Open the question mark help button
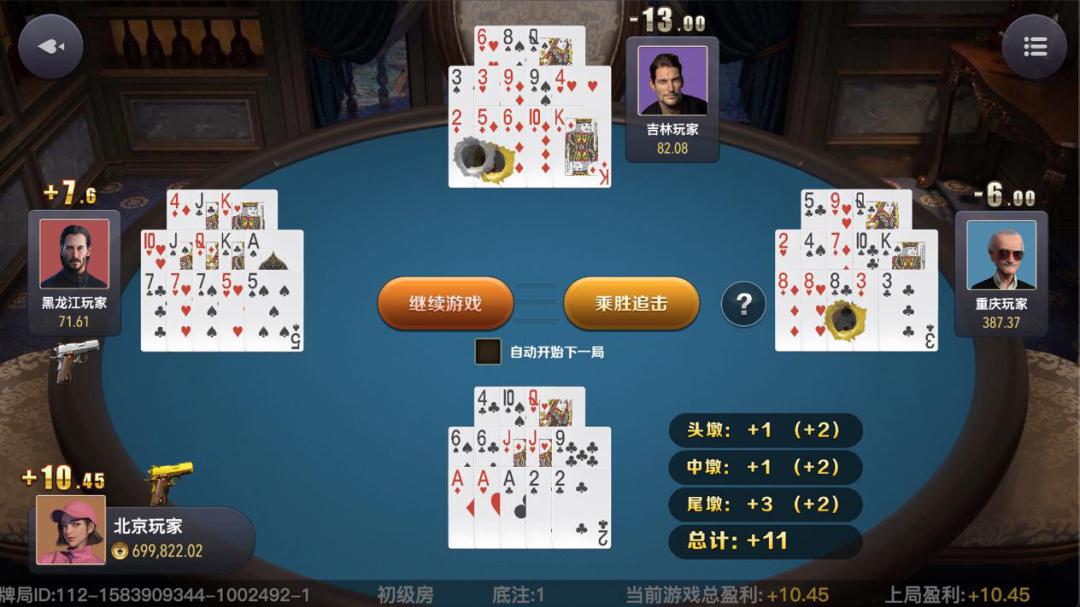Image resolution: width=1080 pixels, height=607 pixels. coord(743,303)
